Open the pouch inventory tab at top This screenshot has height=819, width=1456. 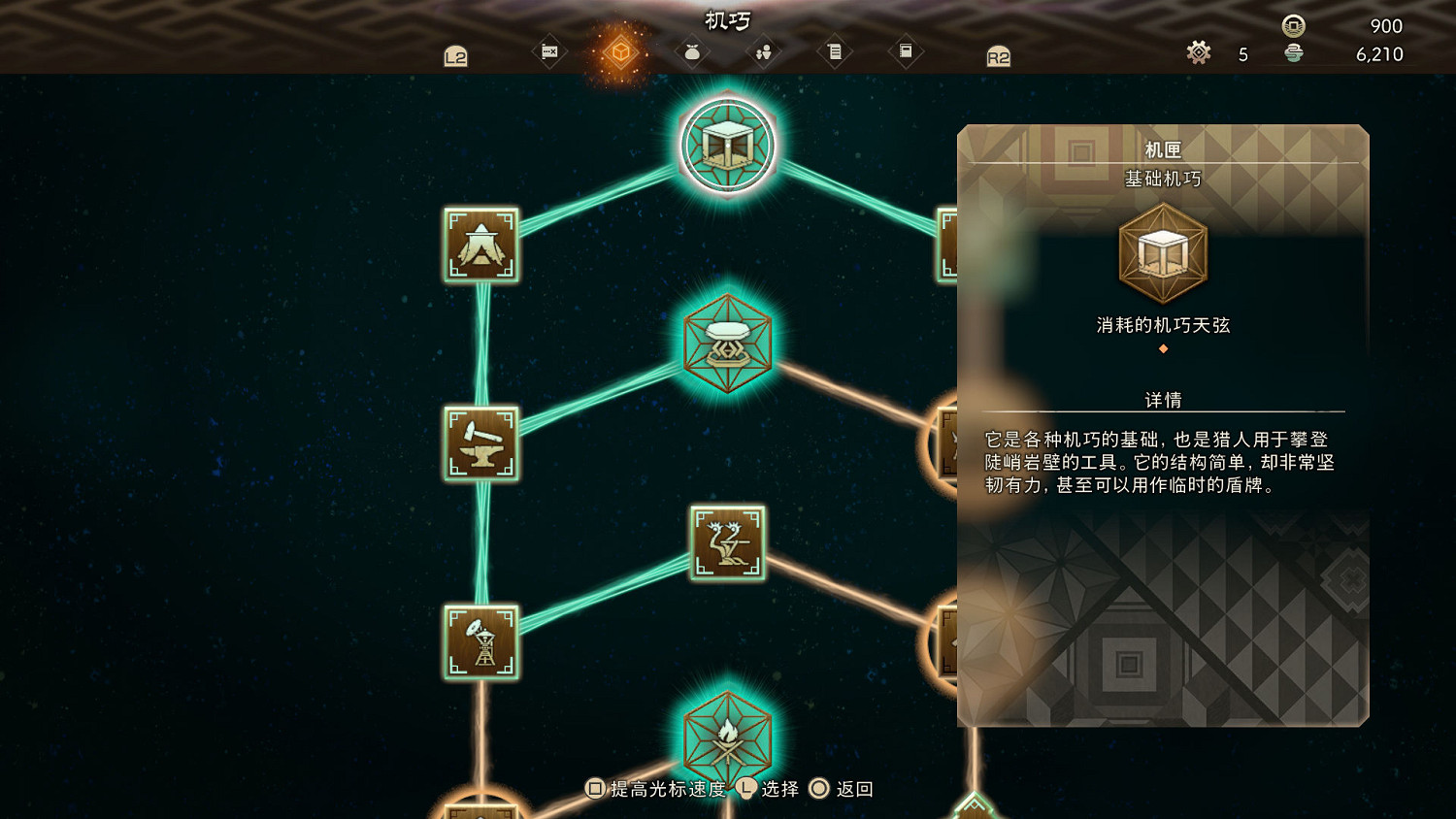click(691, 51)
